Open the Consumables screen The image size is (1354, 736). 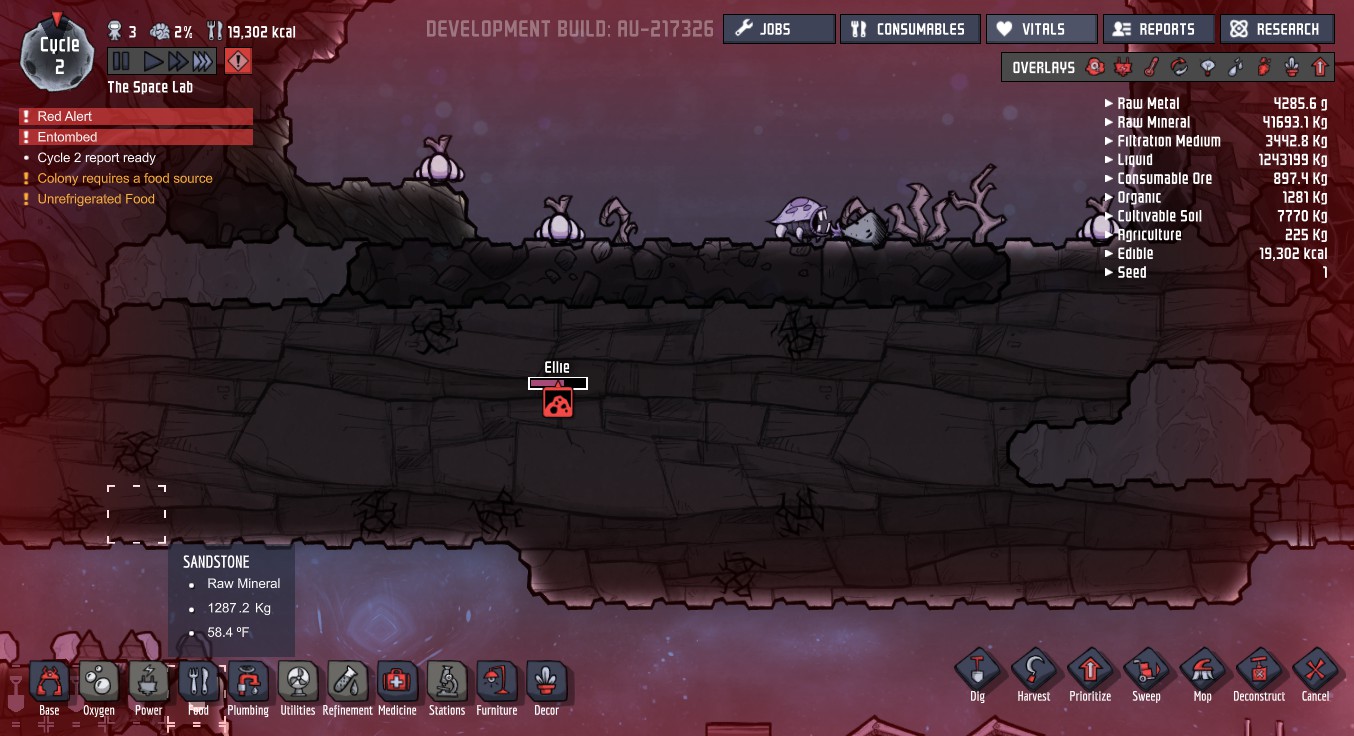pos(910,29)
